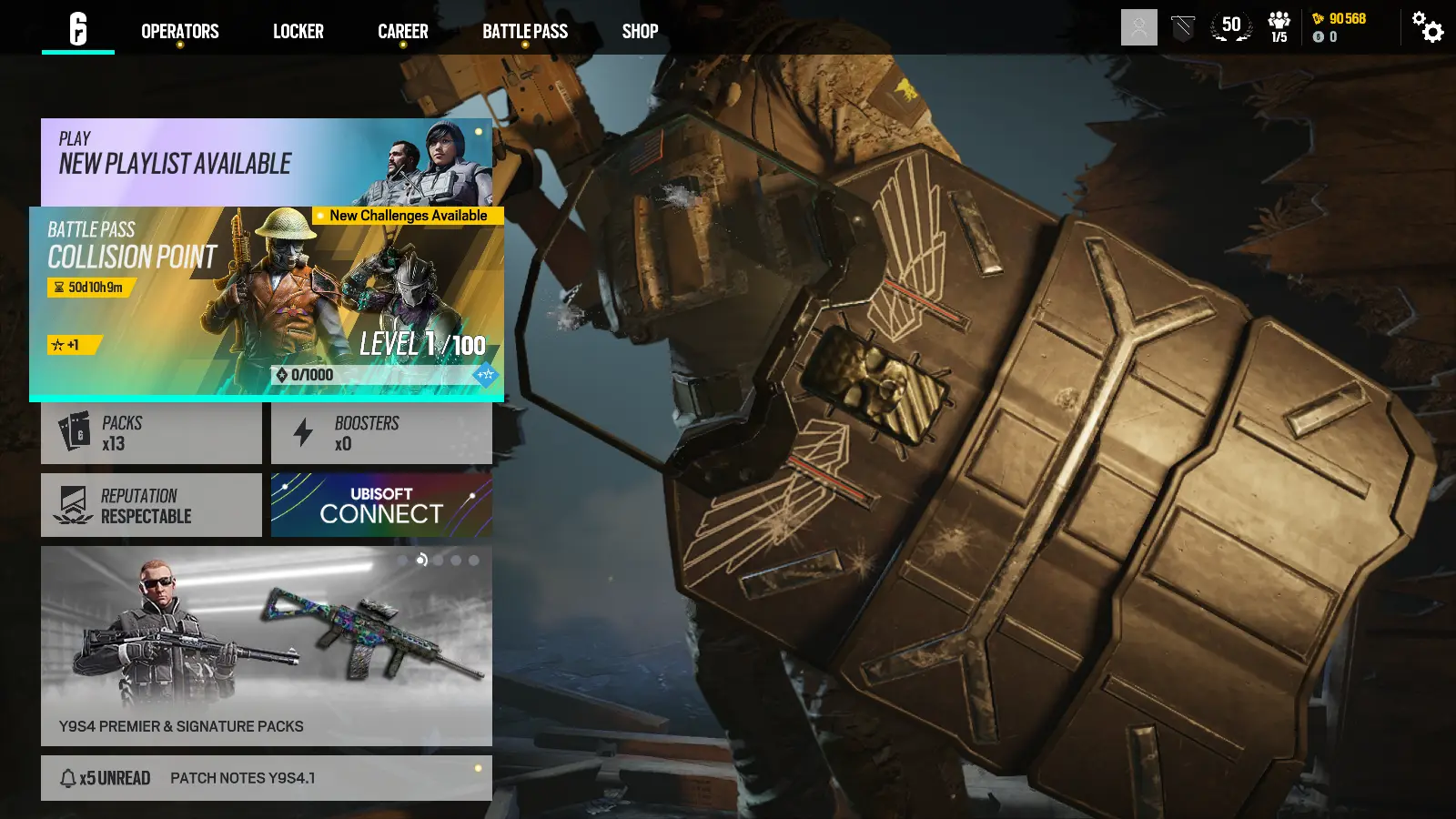This screenshot has height=819, width=1456.
Task: Click the Packs card icon showing x13
Action: (x=72, y=432)
